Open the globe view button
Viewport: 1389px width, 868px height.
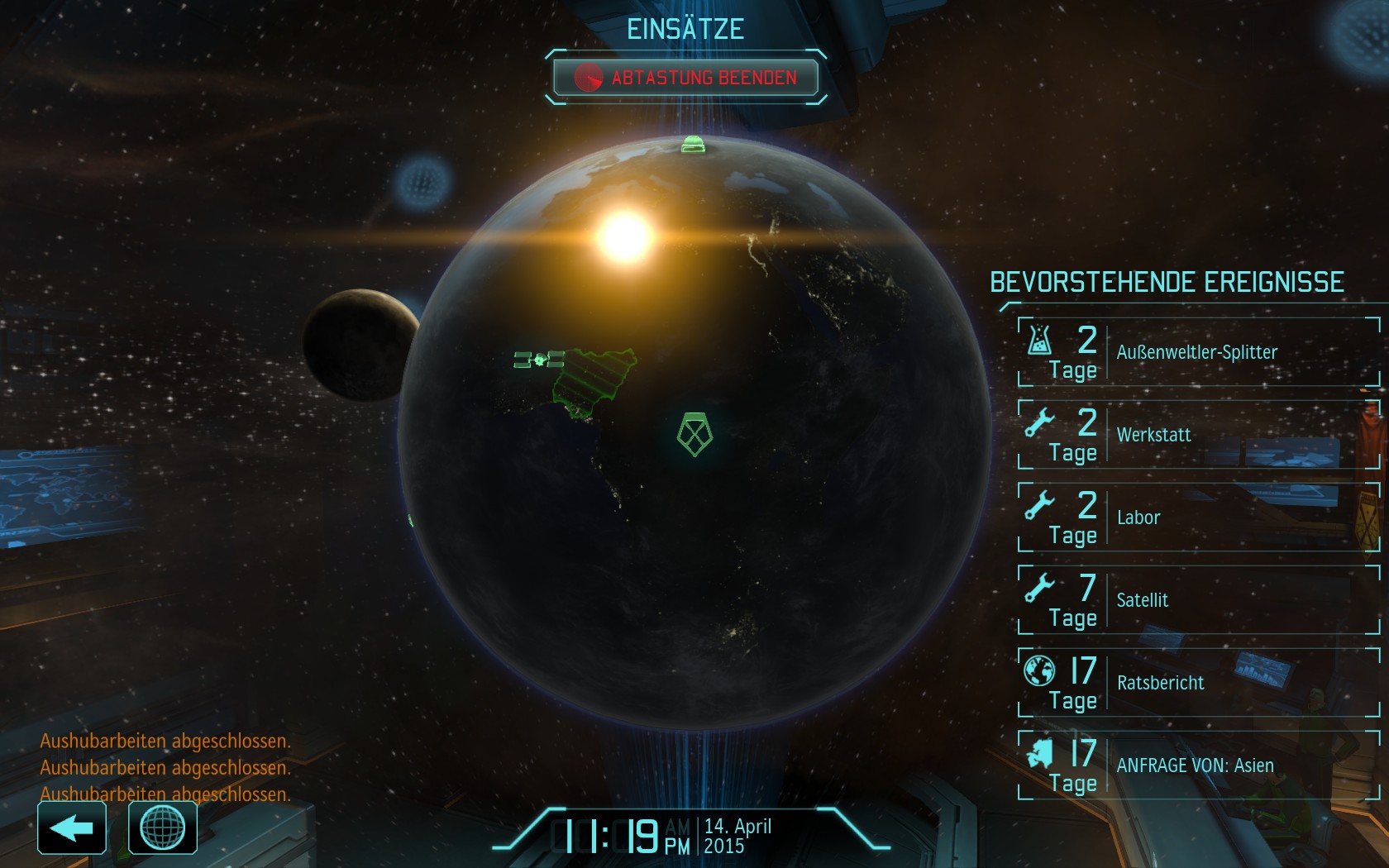pos(163,827)
